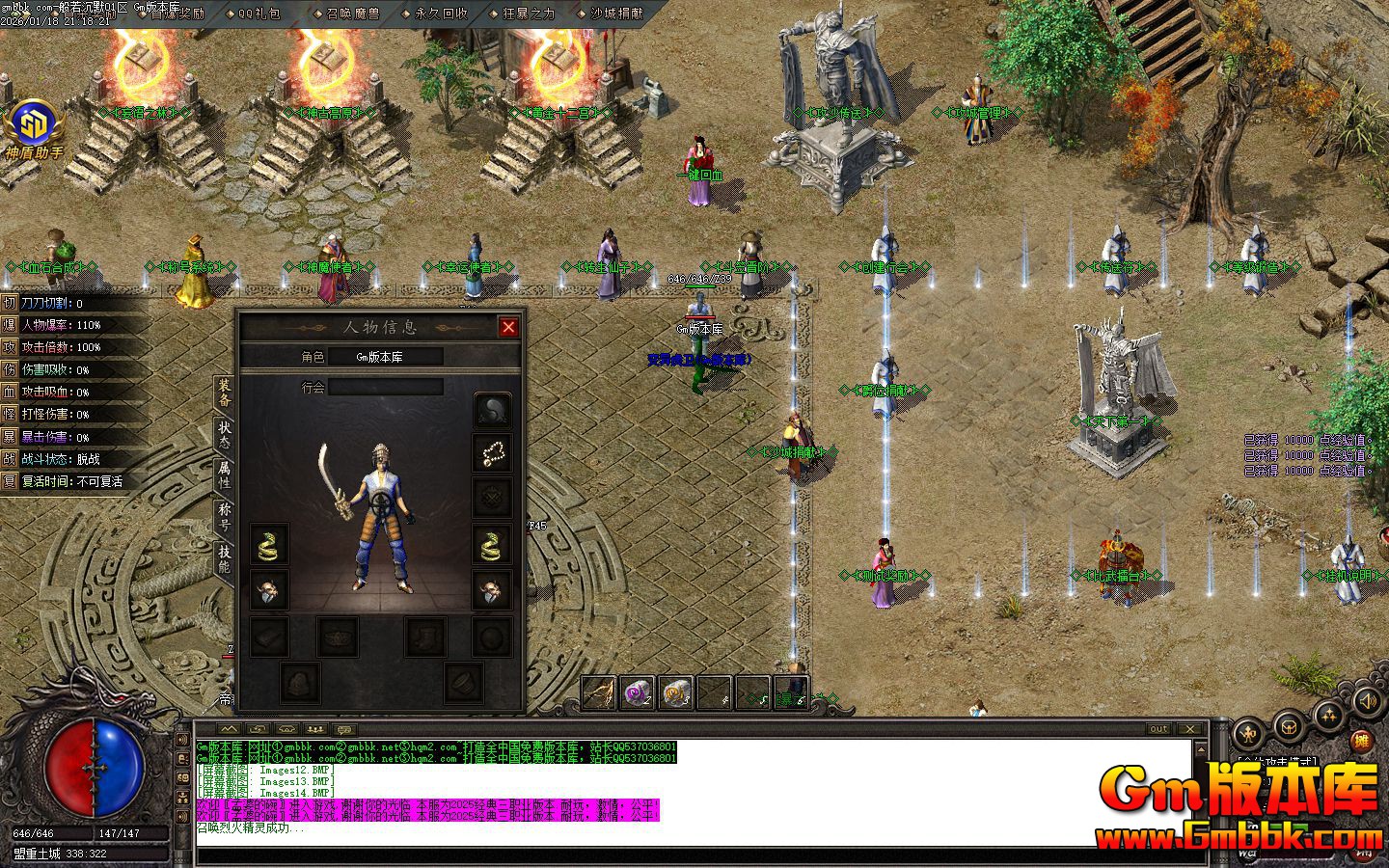Image resolution: width=1389 pixels, height=868 pixels.
Task: Close the 人物信息 character panel
Action: tap(508, 327)
